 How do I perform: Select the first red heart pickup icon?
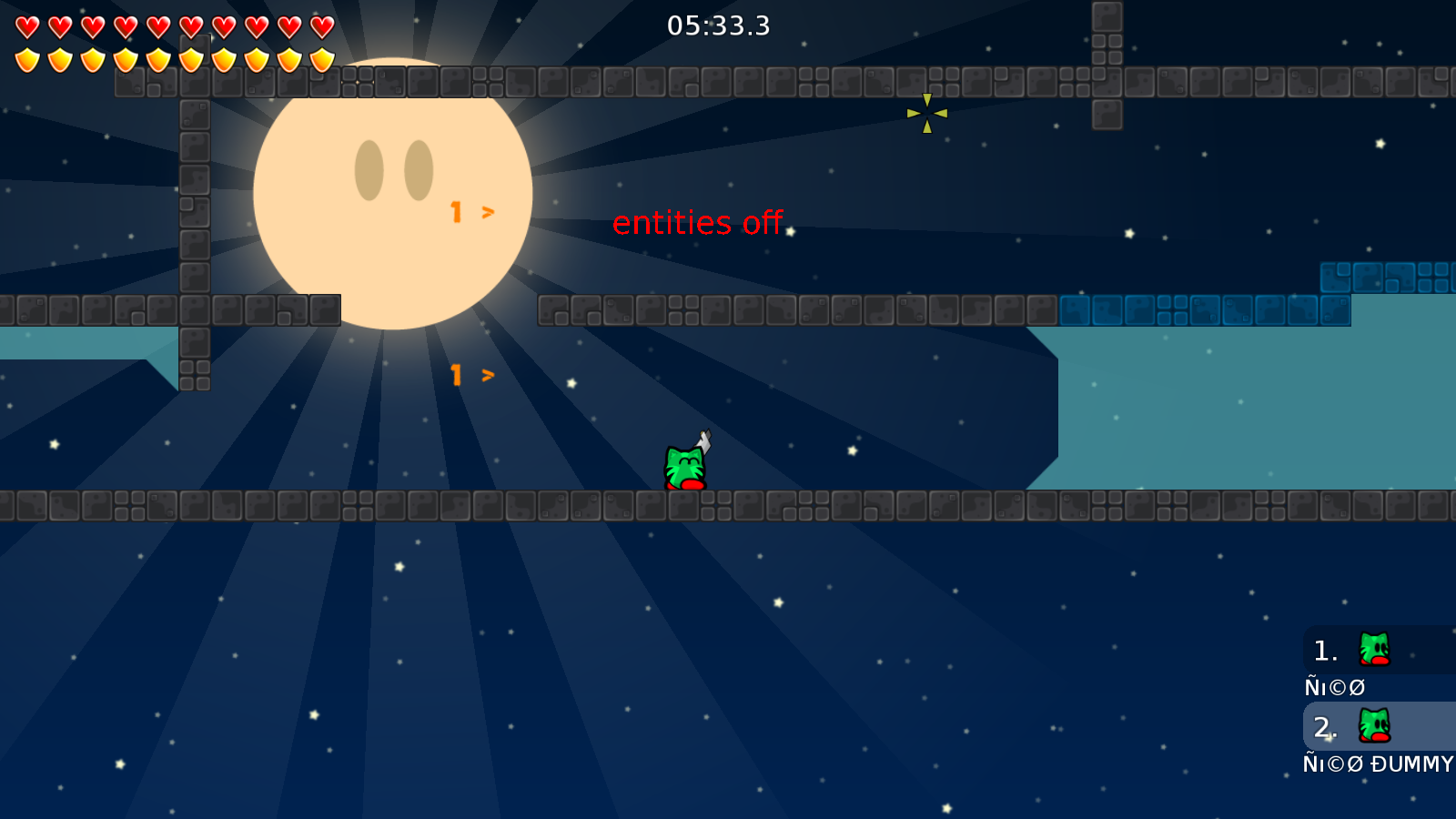(26, 25)
